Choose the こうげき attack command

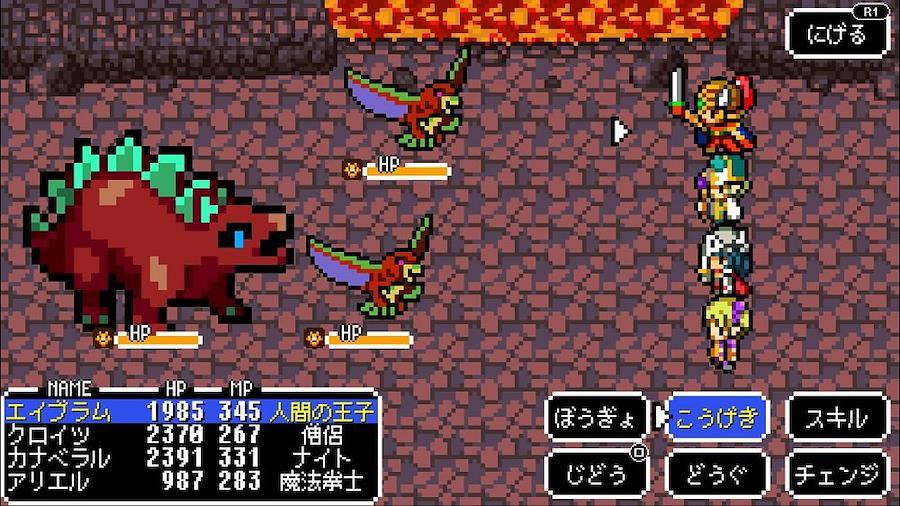click(x=717, y=418)
